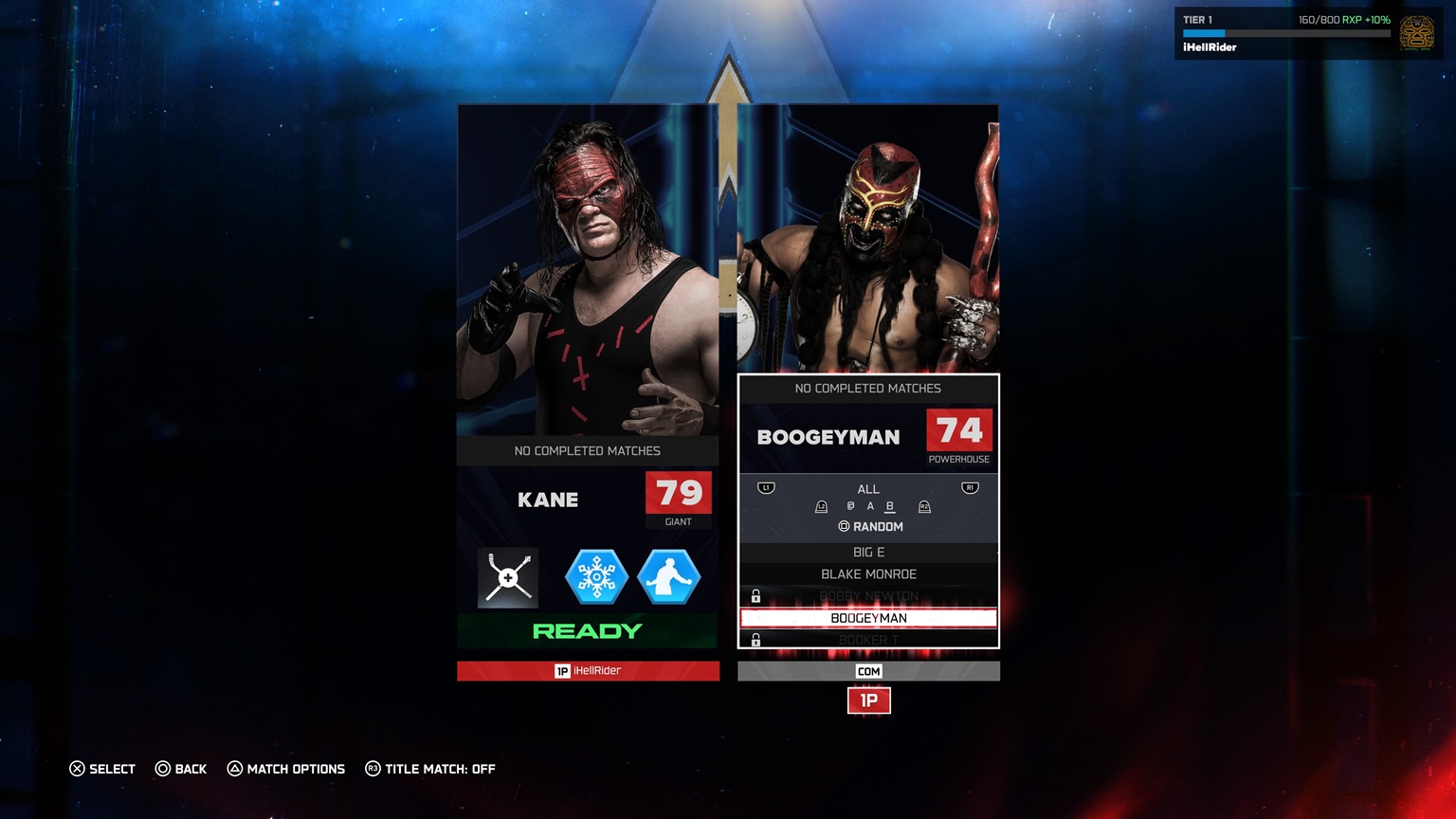
Task: Switch to the letter A roster filter
Action: 870,506
